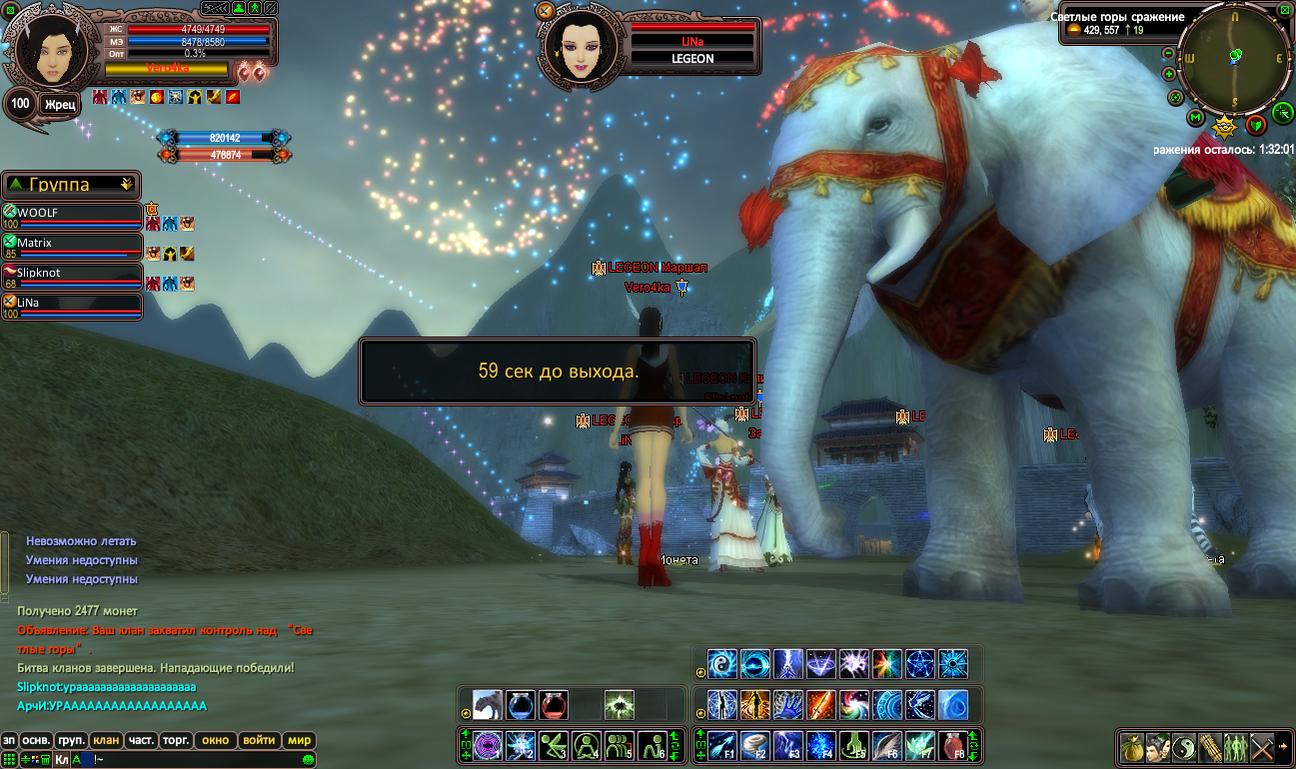
Task: Open the bamboo scroll quest log
Action: (x=1210, y=747)
